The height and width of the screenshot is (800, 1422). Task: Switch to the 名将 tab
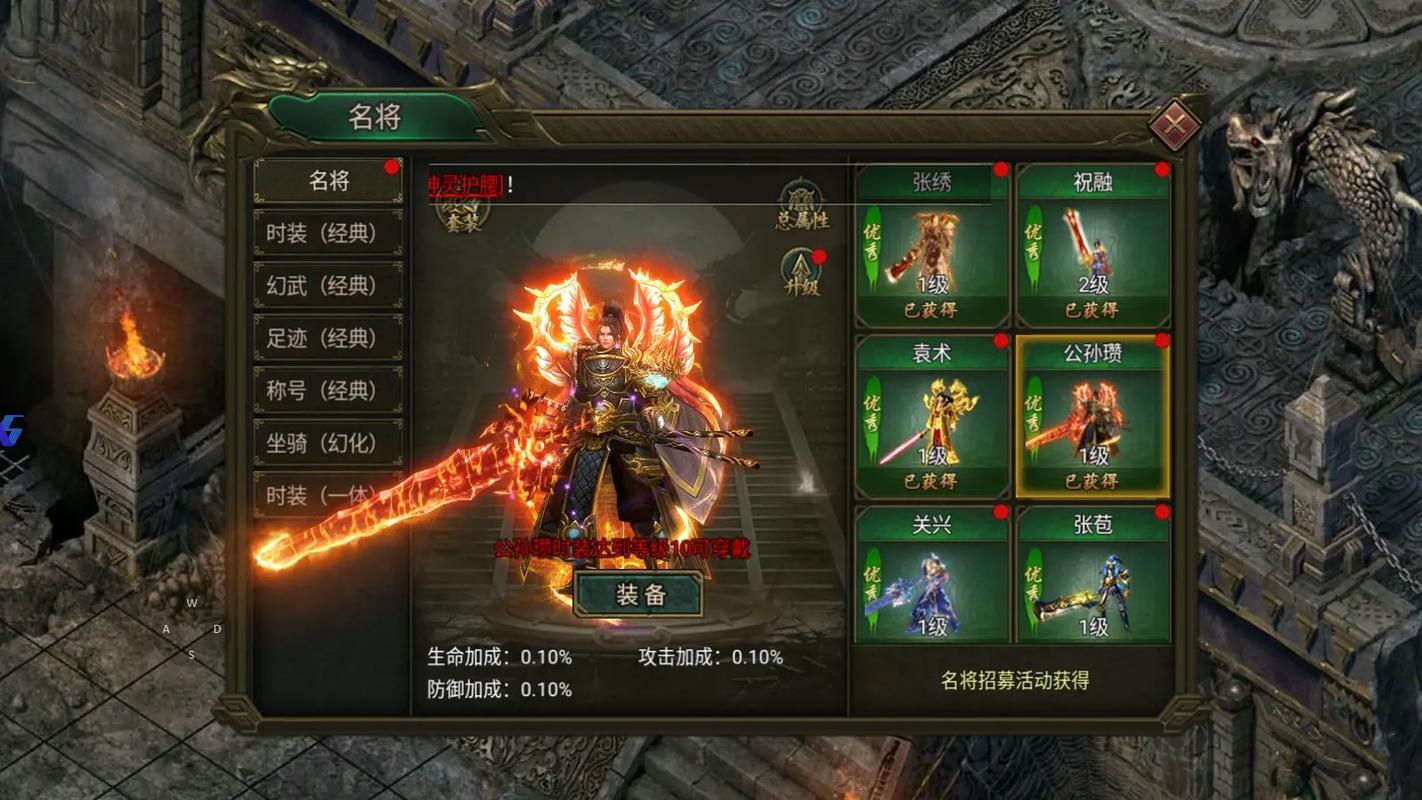(327, 181)
